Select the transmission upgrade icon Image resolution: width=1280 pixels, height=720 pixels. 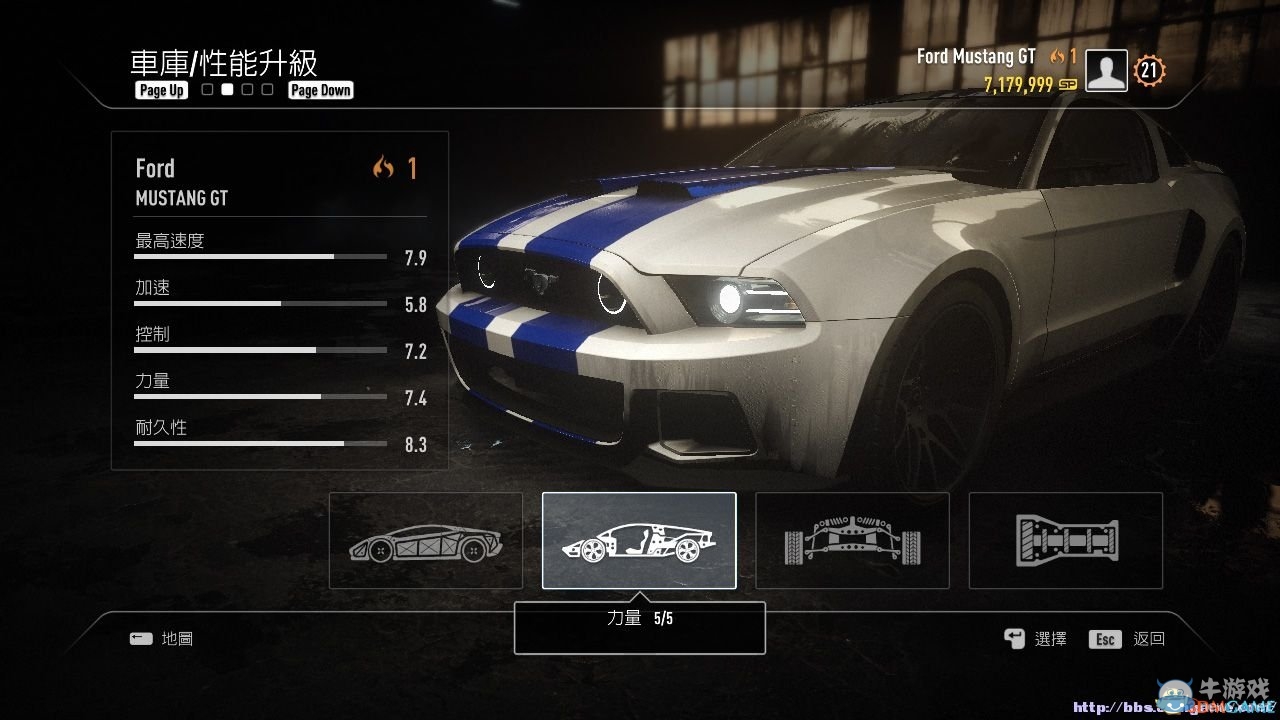(1063, 540)
